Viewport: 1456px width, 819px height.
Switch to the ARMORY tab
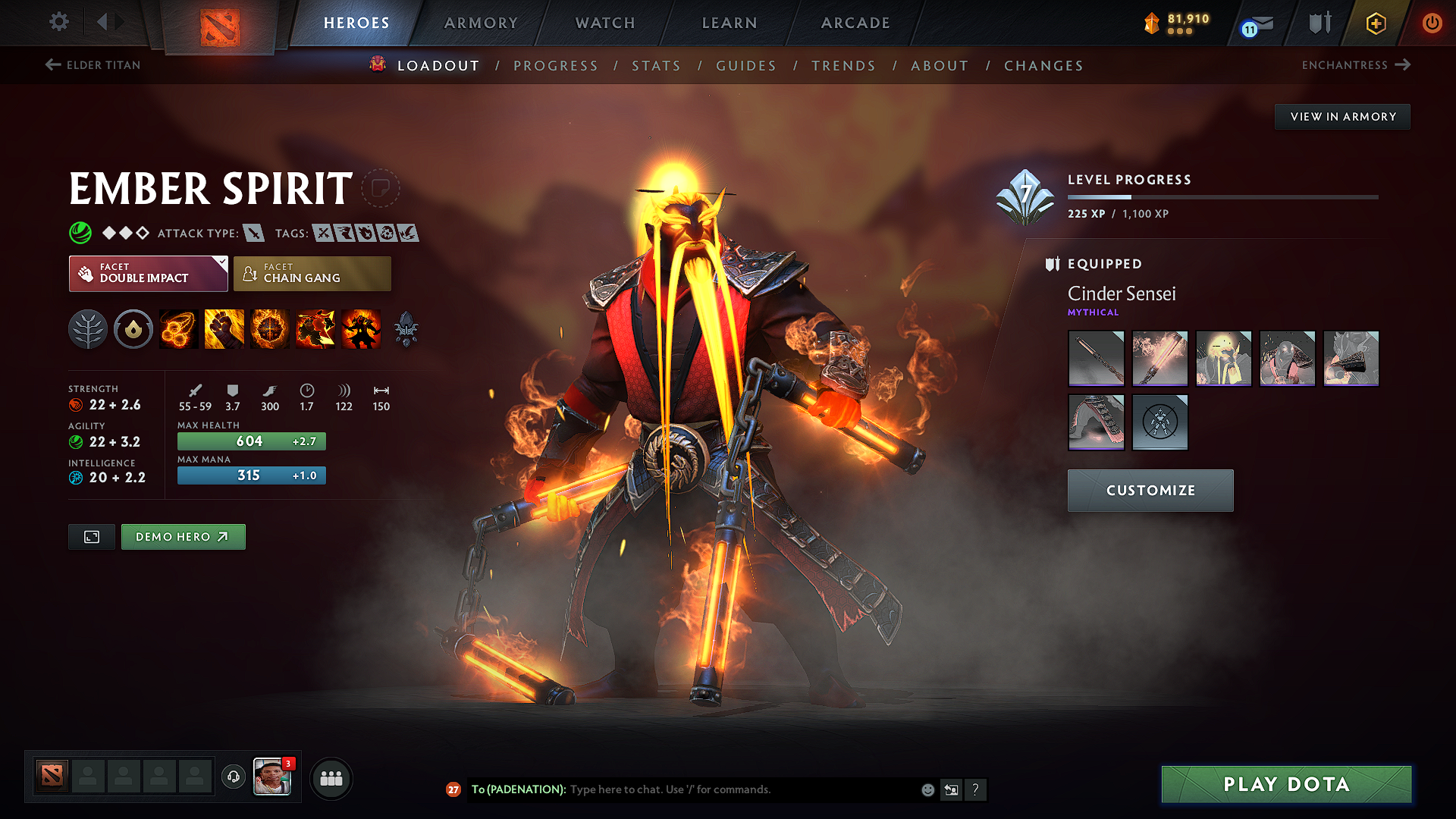[481, 23]
